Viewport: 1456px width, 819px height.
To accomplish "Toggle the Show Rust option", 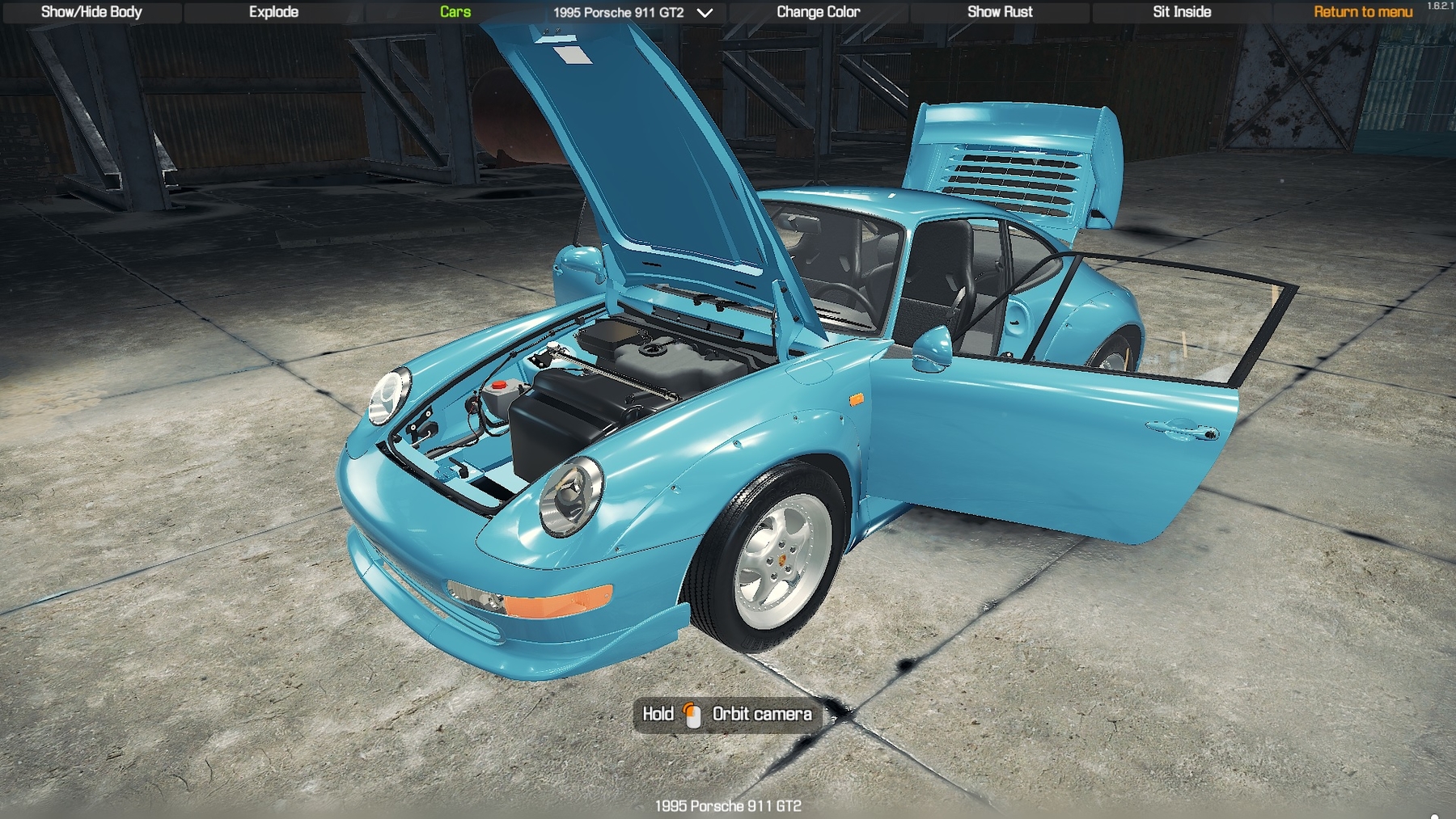I will coord(1000,12).
